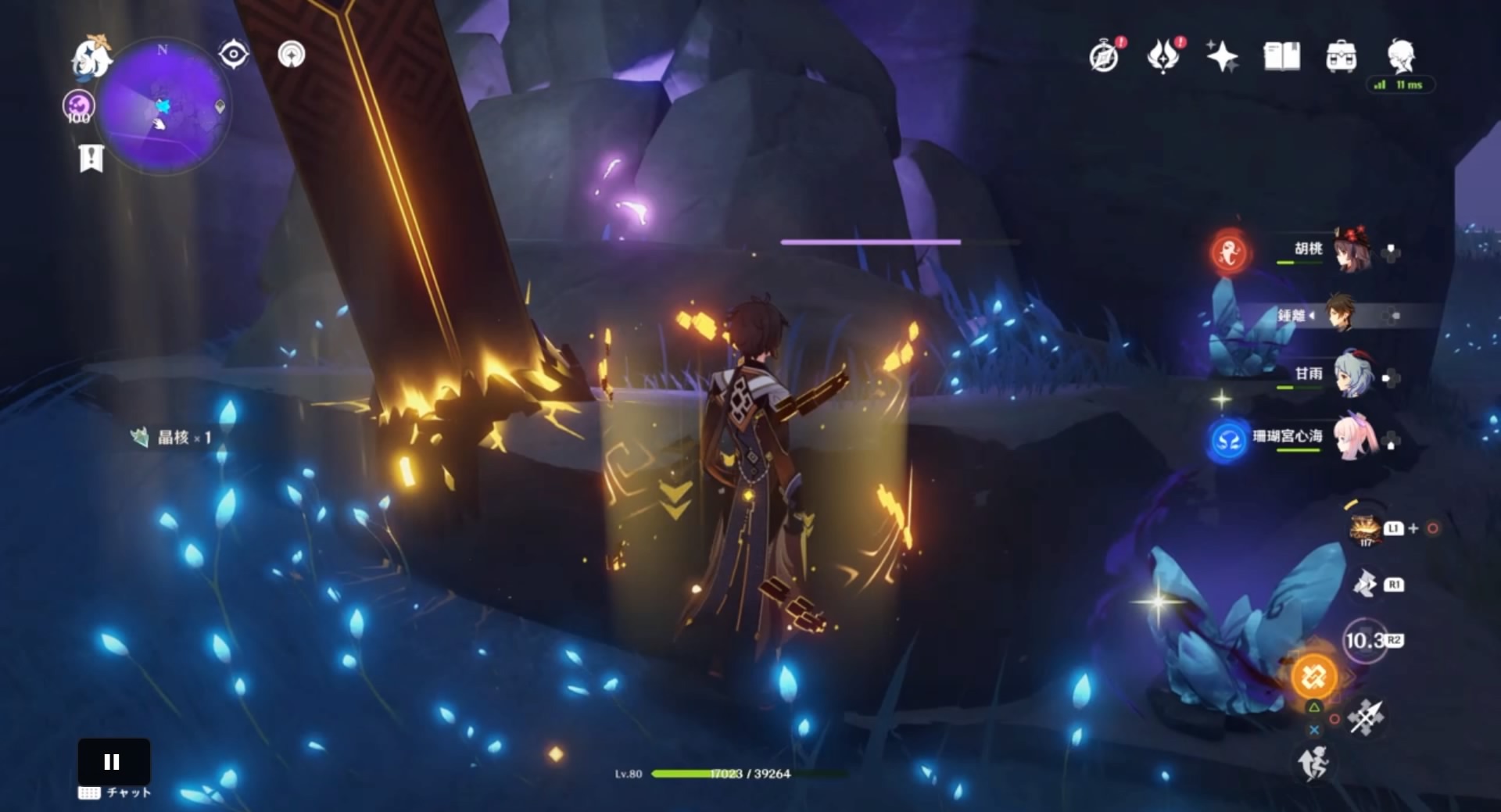Viewport: 1501px width, 812px height.
Task: Open the quest navigation bookmark icon
Action: tap(91, 158)
